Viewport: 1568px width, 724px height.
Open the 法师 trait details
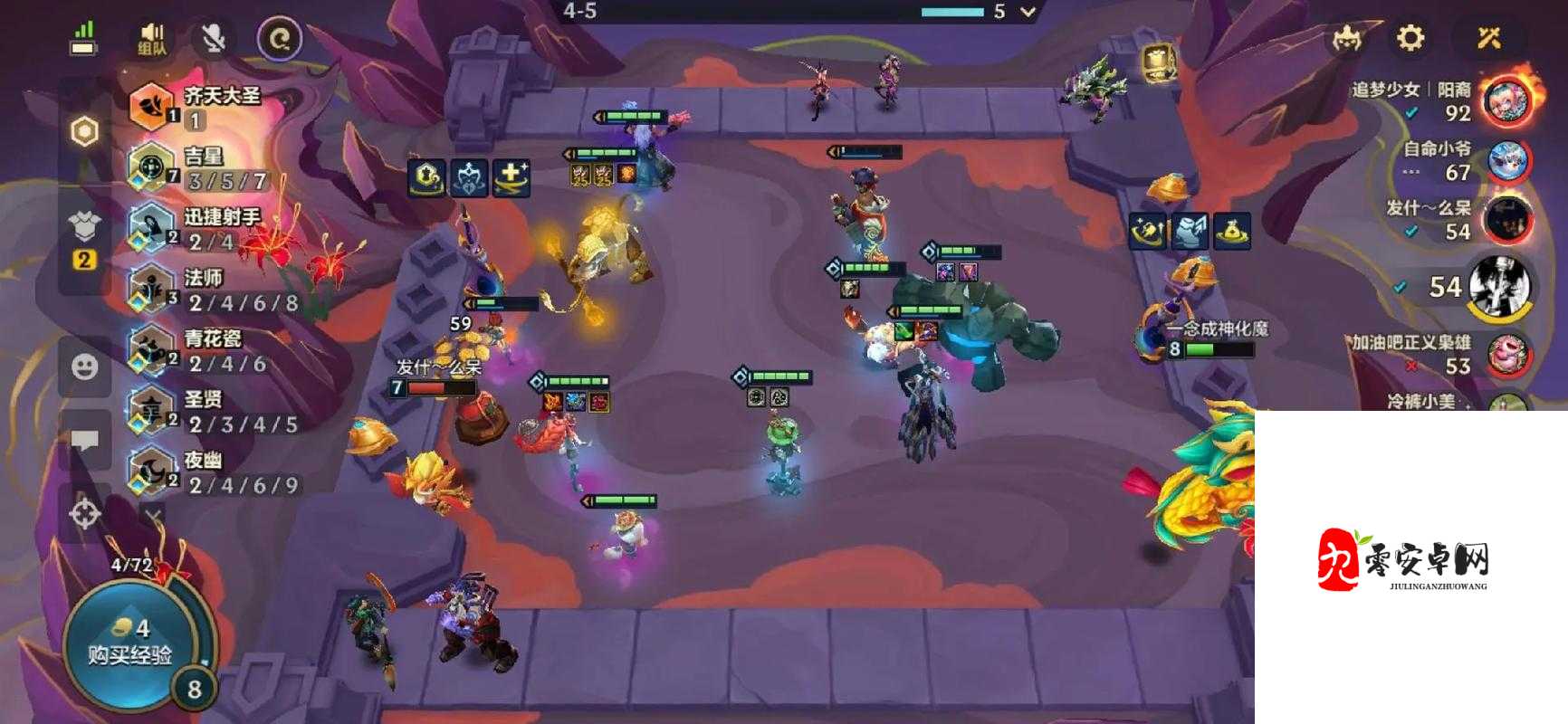pyautogui.click(x=208, y=289)
